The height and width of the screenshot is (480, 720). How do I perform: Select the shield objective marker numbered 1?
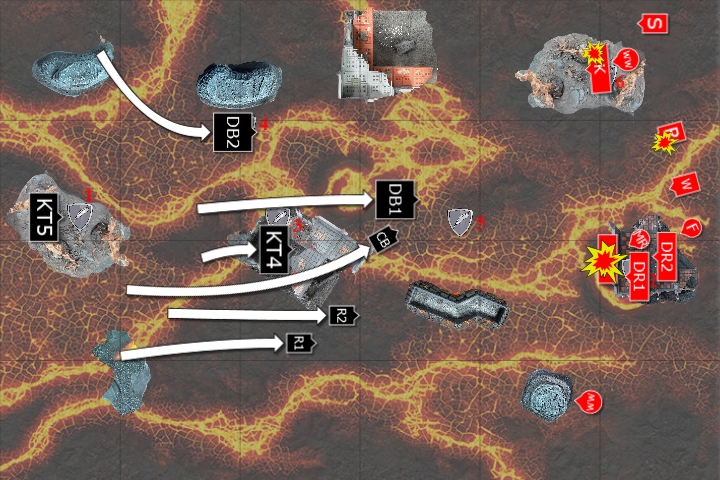(79, 213)
